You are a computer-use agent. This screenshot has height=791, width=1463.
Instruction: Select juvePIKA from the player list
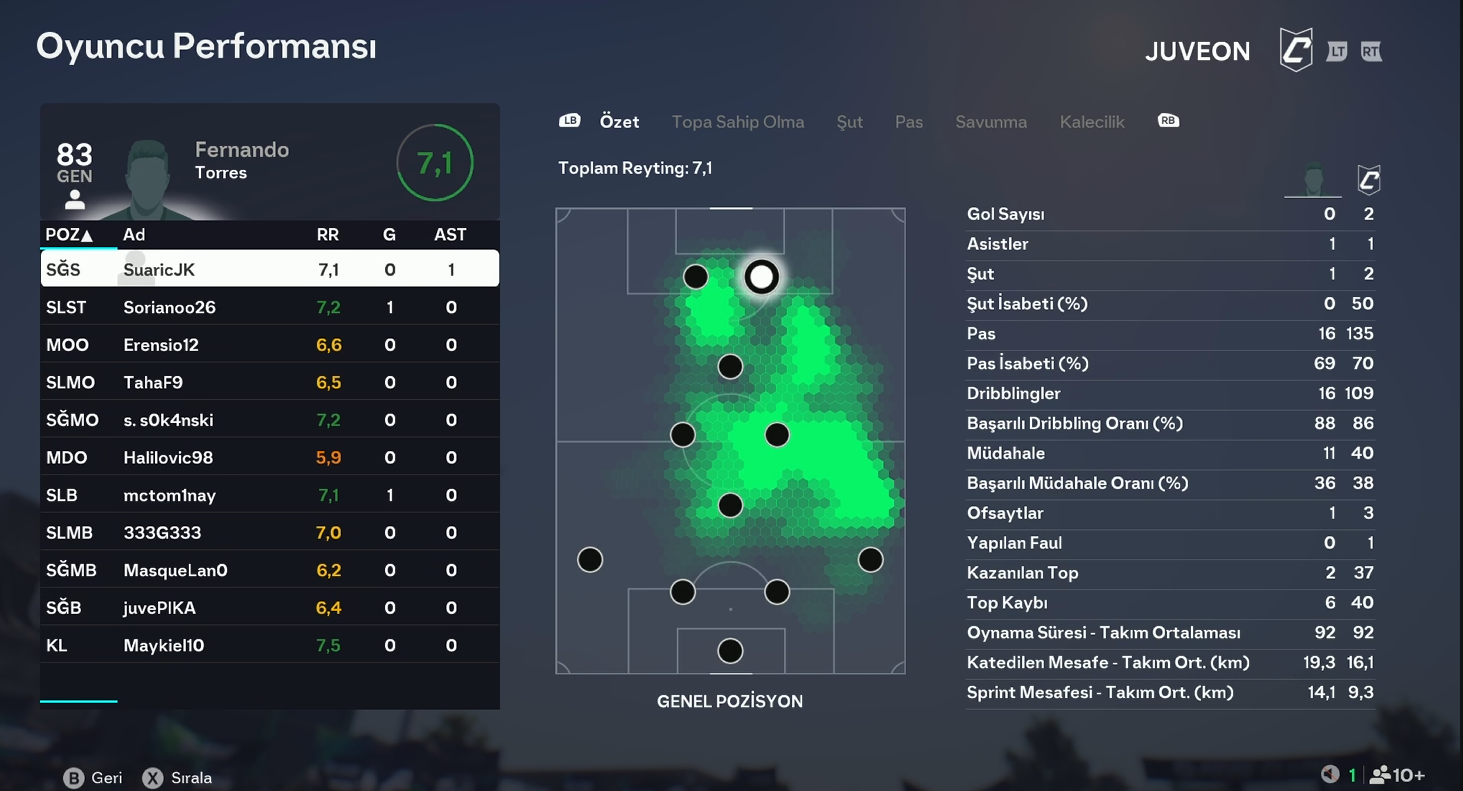[x=269, y=608]
